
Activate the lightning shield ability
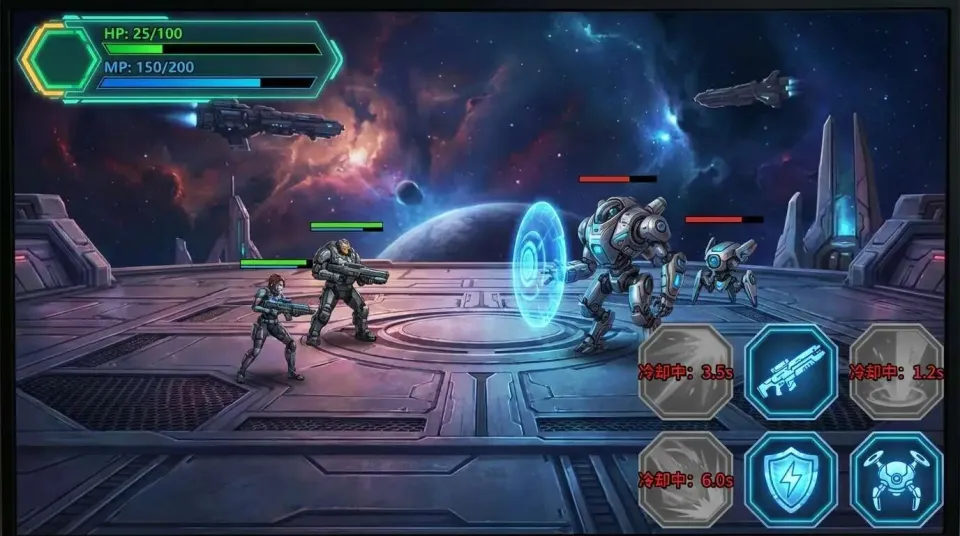click(x=791, y=479)
